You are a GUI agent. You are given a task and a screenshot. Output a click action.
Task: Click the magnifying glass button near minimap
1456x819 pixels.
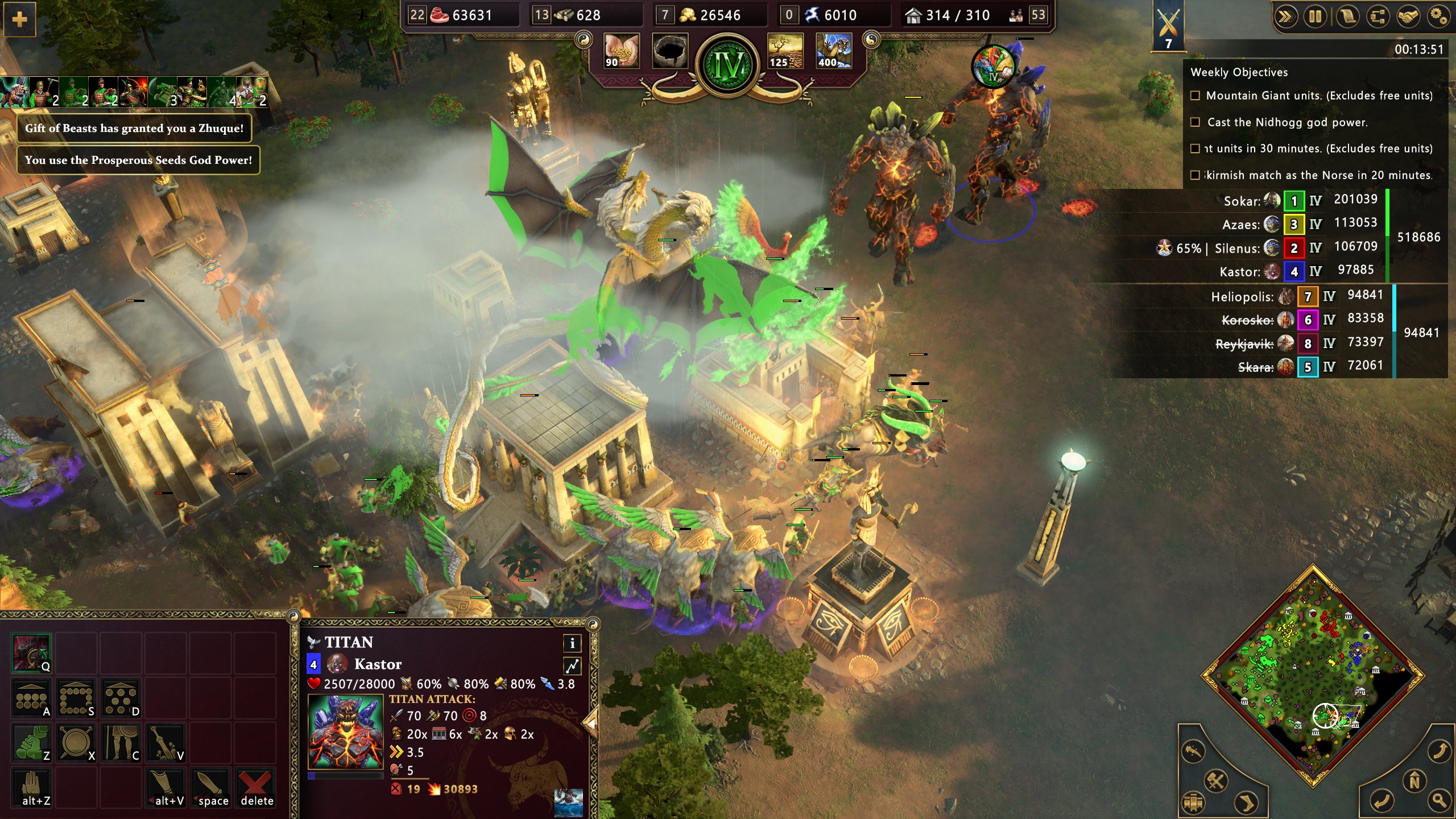1439,801
